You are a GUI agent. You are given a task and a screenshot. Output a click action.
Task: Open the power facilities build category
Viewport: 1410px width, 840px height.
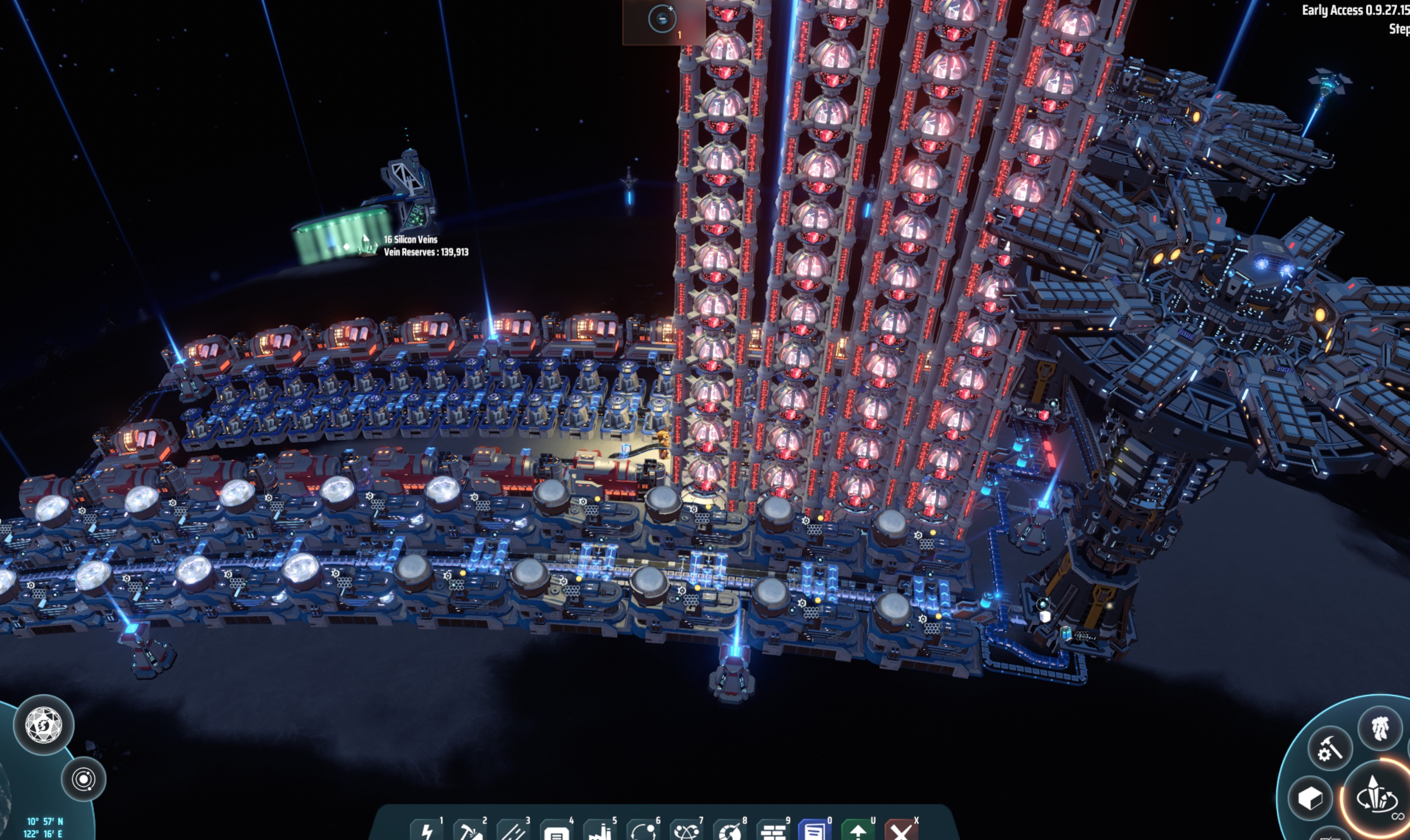click(x=426, y=832)
